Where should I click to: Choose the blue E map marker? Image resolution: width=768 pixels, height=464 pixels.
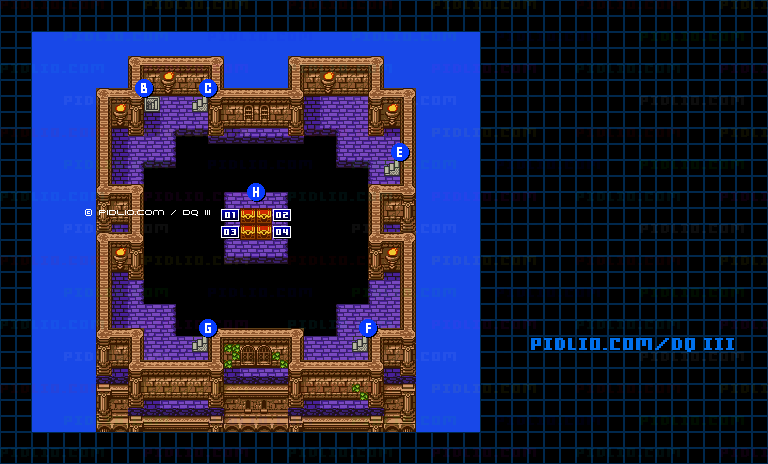(x=400, y=152)
